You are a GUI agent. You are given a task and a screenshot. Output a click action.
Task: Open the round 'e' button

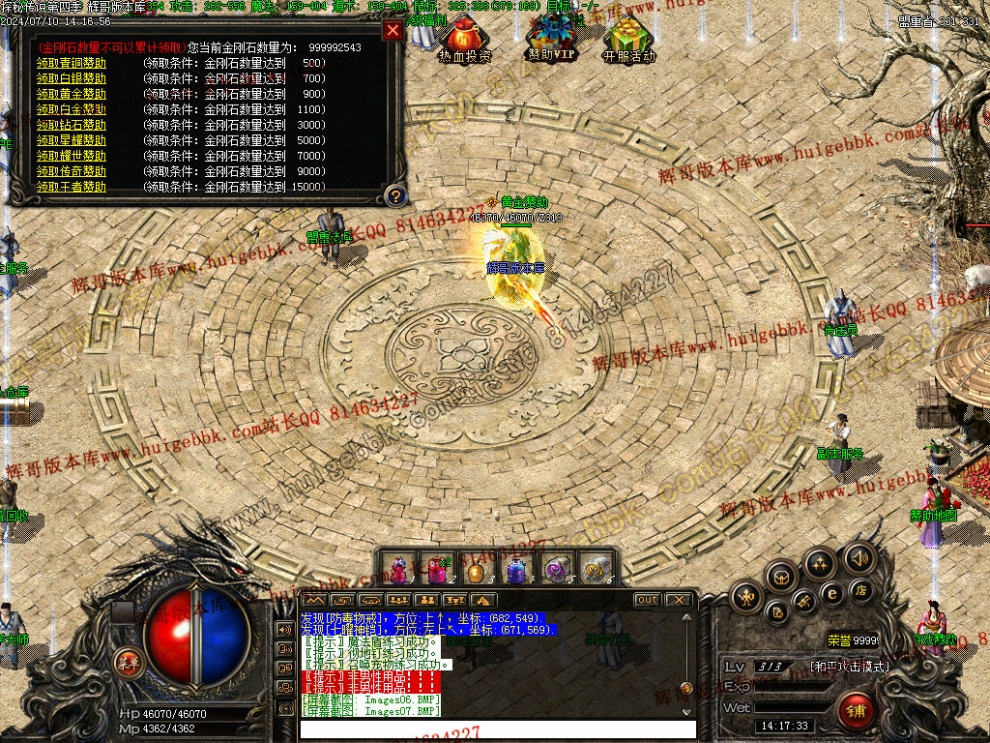[x=832, y=593]
